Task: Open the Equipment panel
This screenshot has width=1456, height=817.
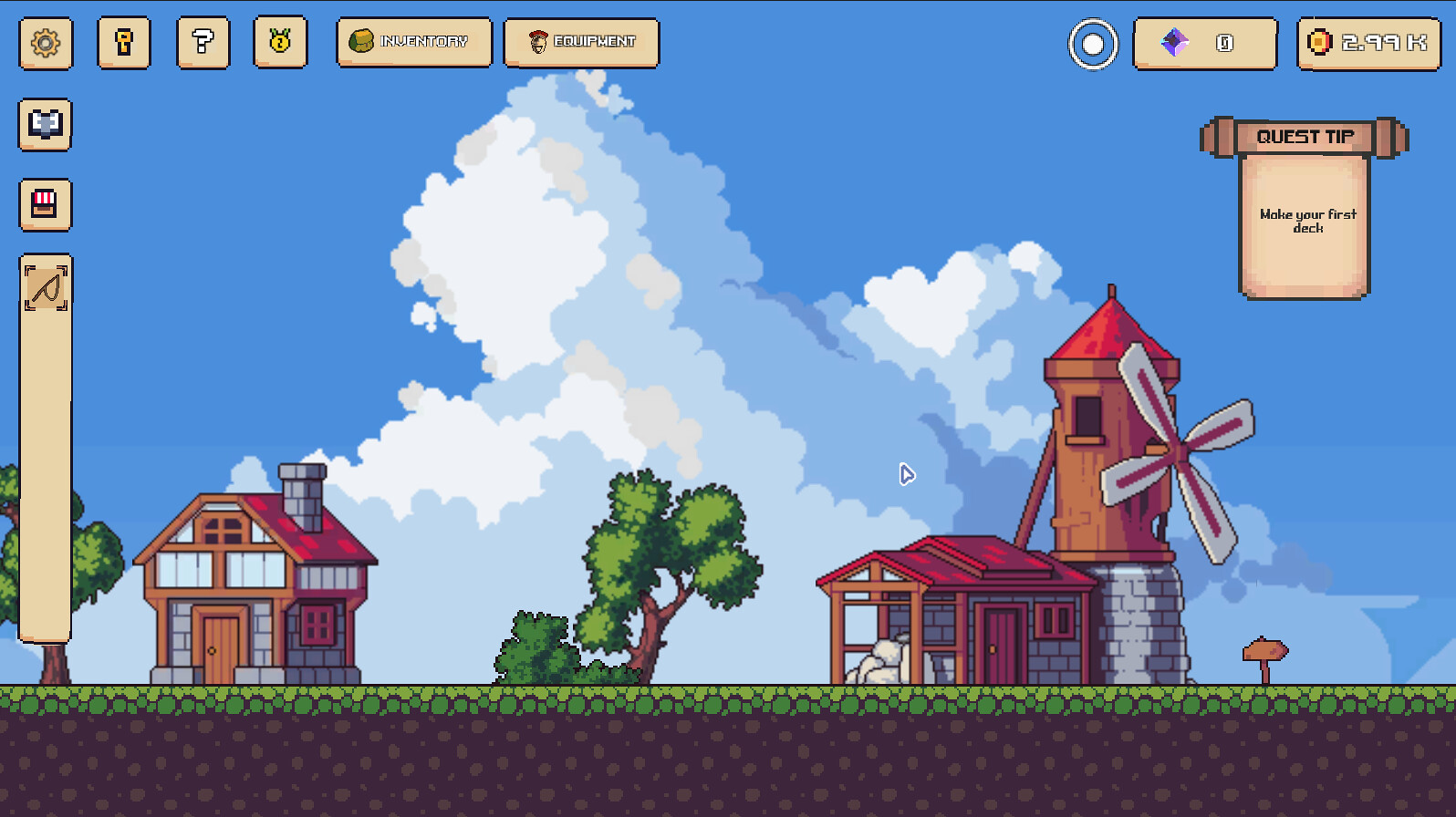Action: point(580,42)
